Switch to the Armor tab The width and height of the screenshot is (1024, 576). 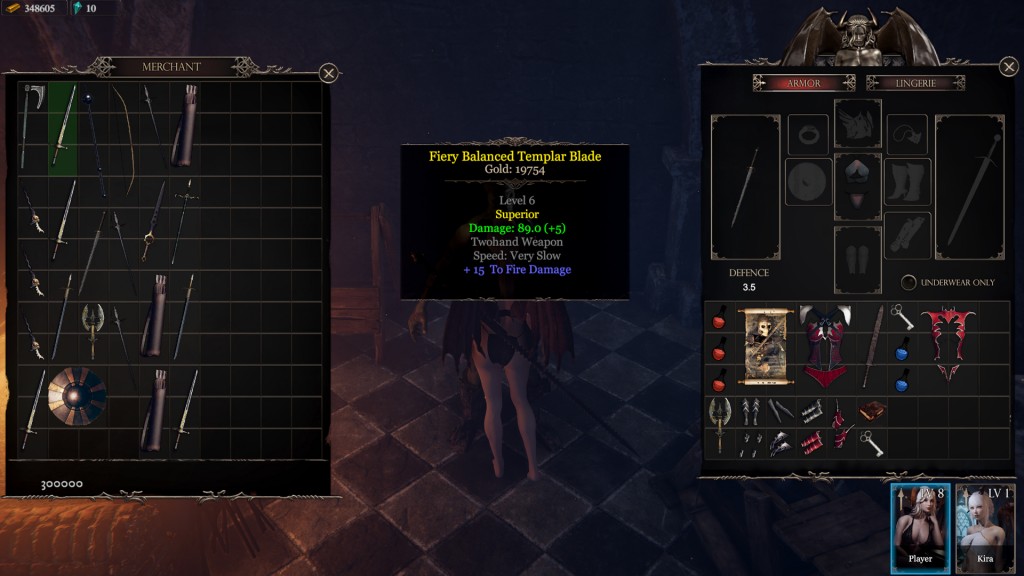(x=805, y=83)
